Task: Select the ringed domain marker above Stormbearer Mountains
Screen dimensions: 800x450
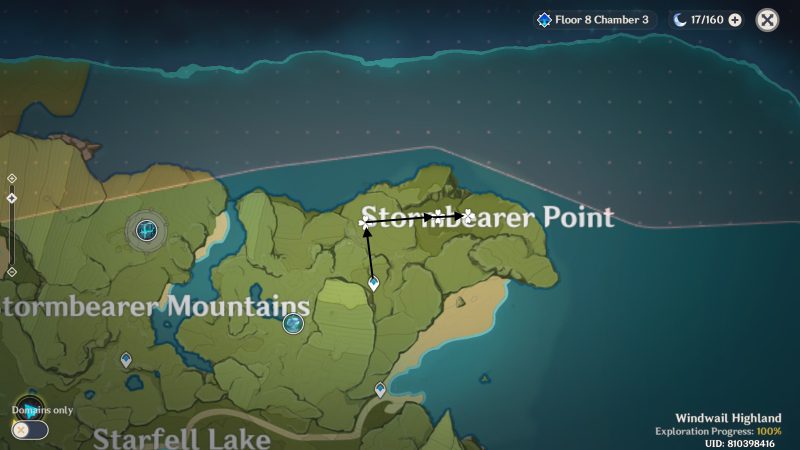Action: pos(147,231)
